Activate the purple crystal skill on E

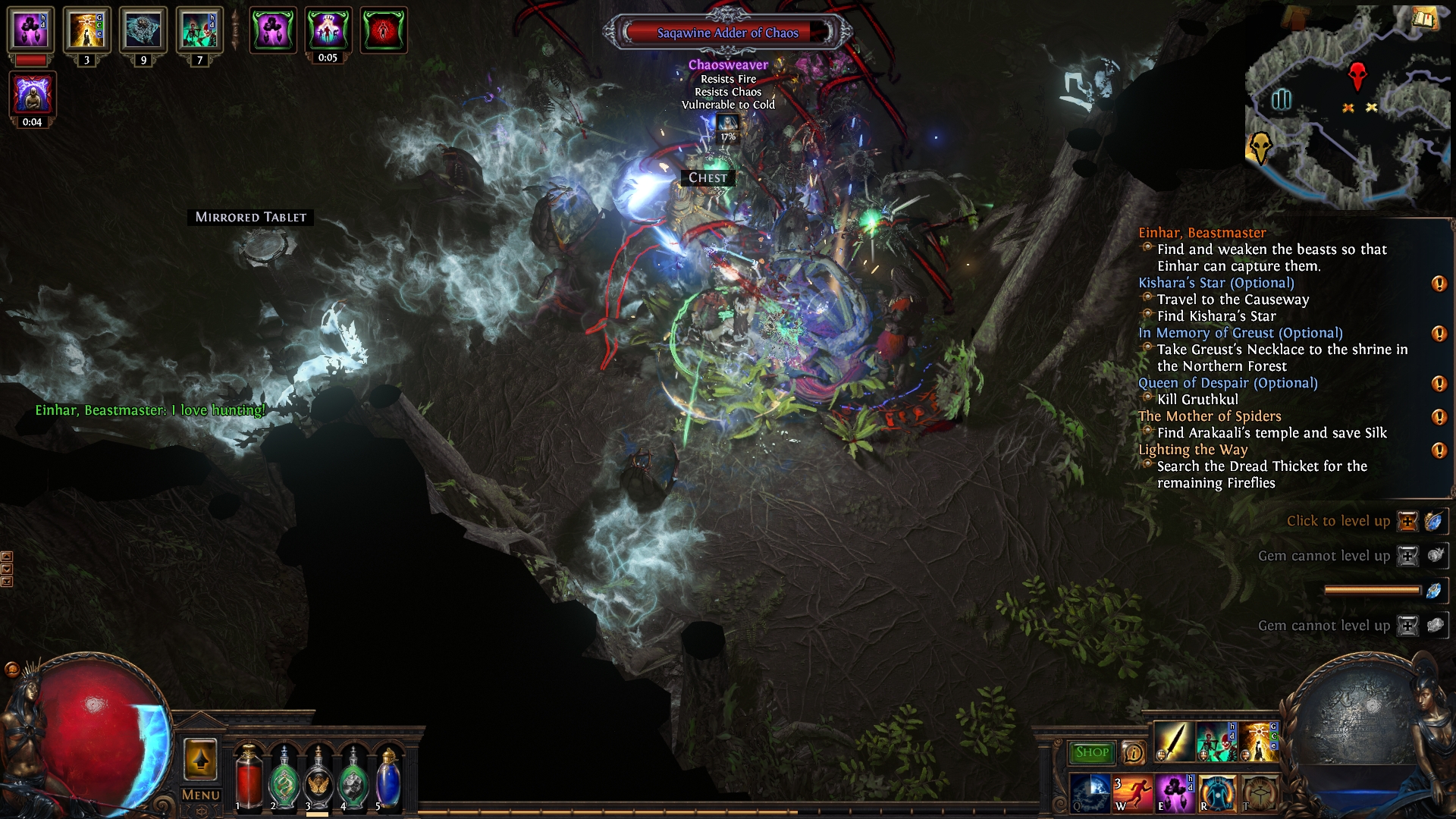[x=1174, y=792]
